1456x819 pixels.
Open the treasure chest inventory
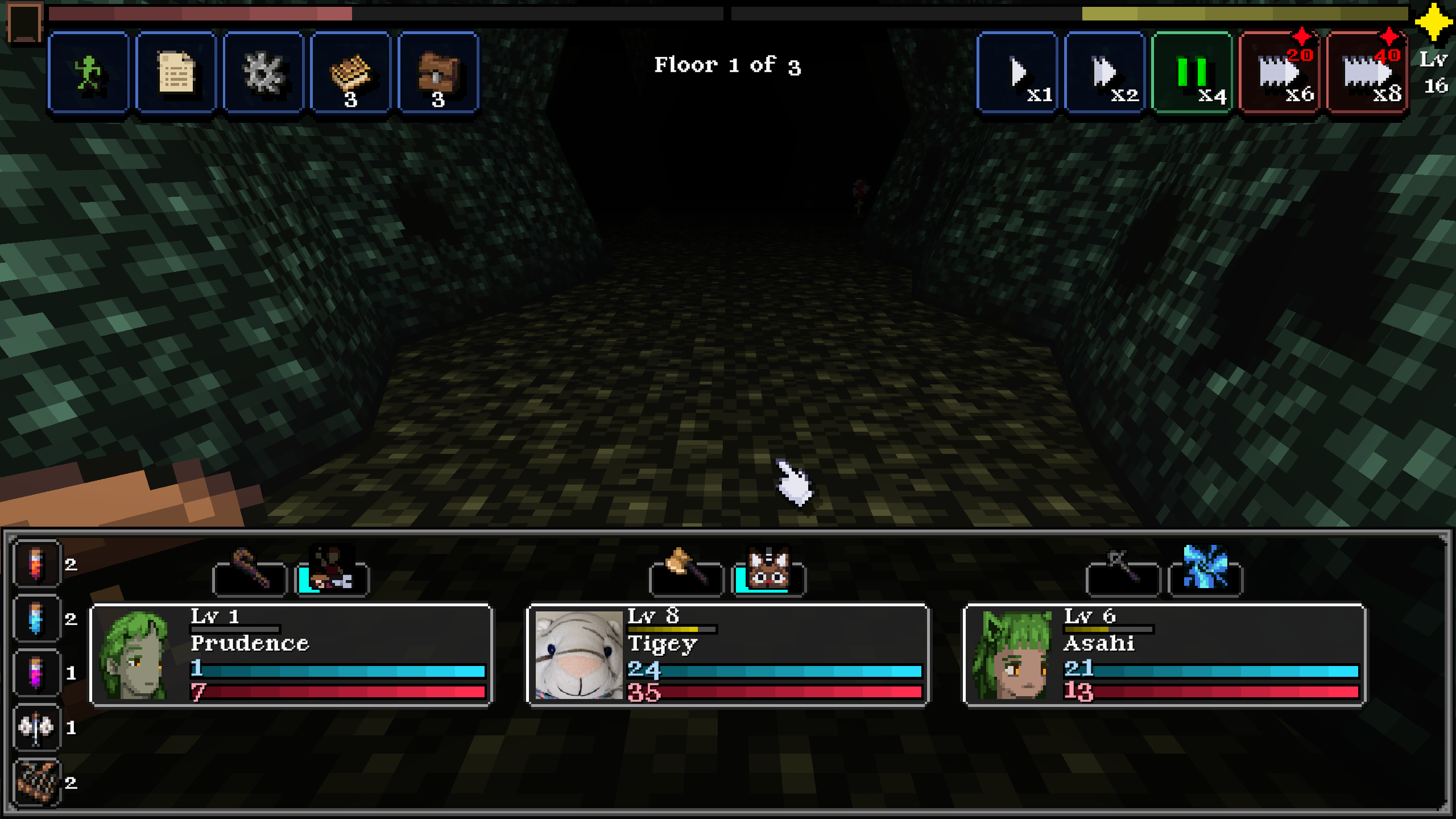pos(438,73)
